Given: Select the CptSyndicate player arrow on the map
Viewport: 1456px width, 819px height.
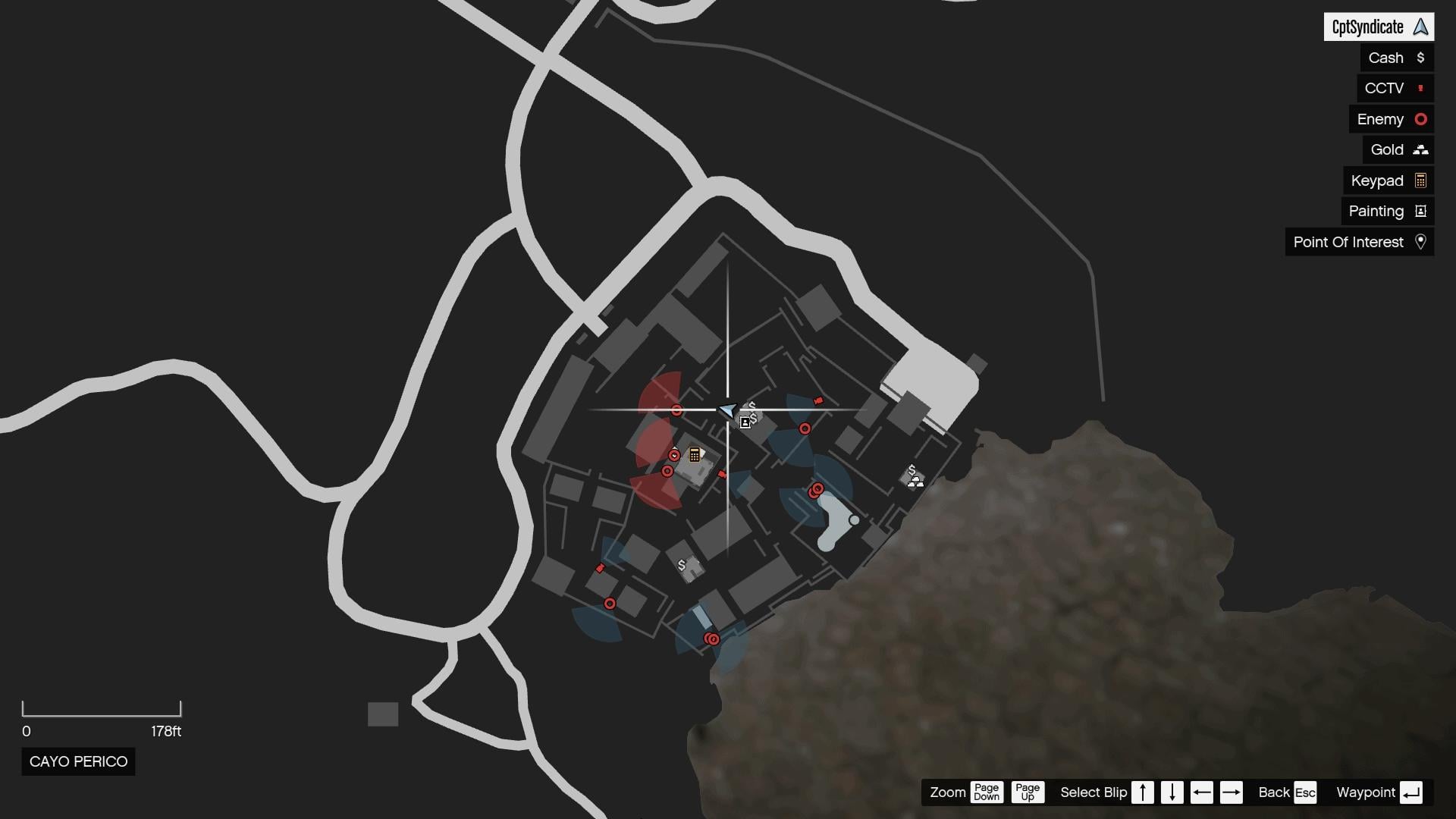Looking at the screenshot, I should (x=726, y=410).
